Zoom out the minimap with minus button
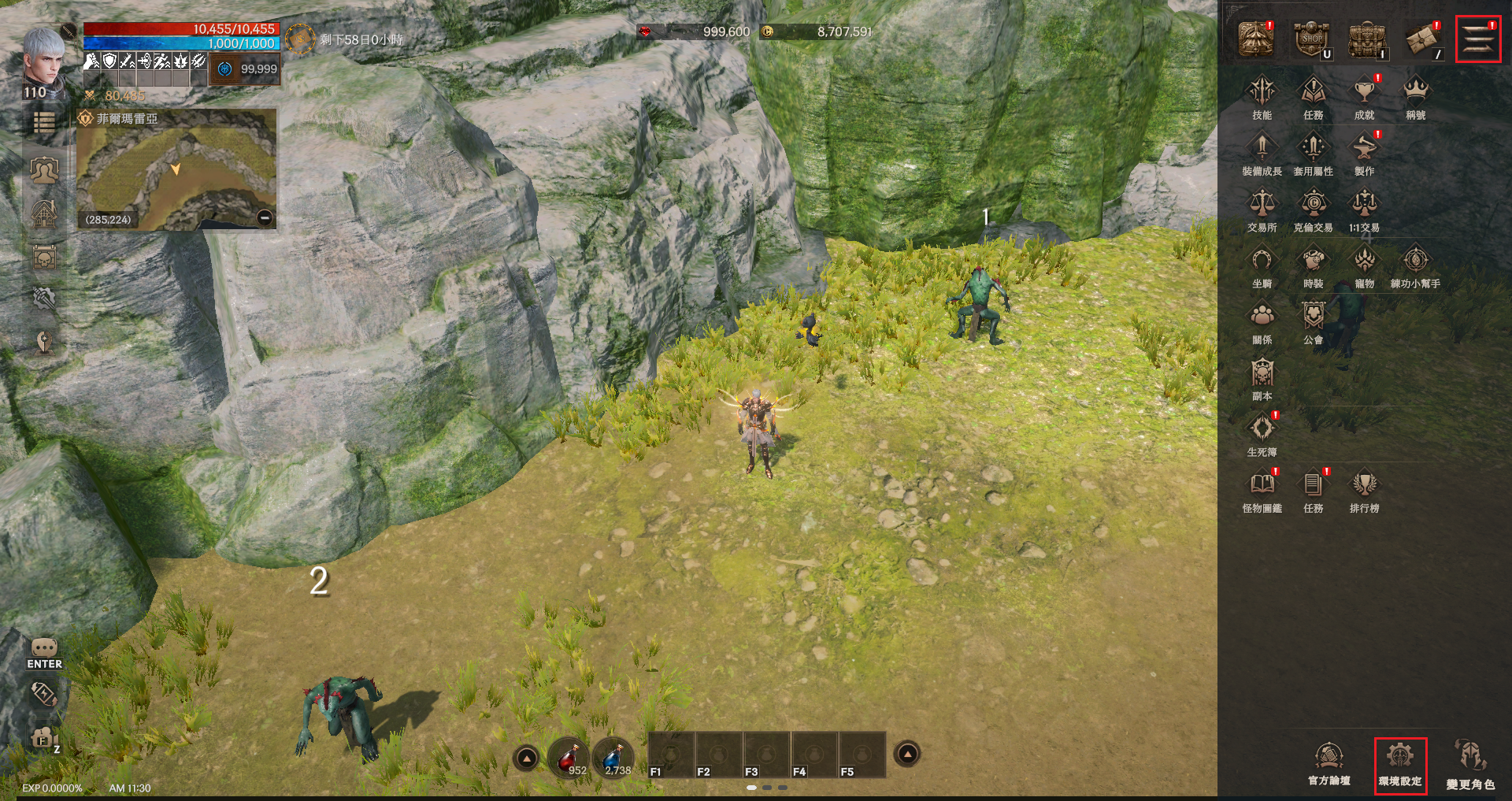This screenshot has height=801, width=1512. click(265, 218)
